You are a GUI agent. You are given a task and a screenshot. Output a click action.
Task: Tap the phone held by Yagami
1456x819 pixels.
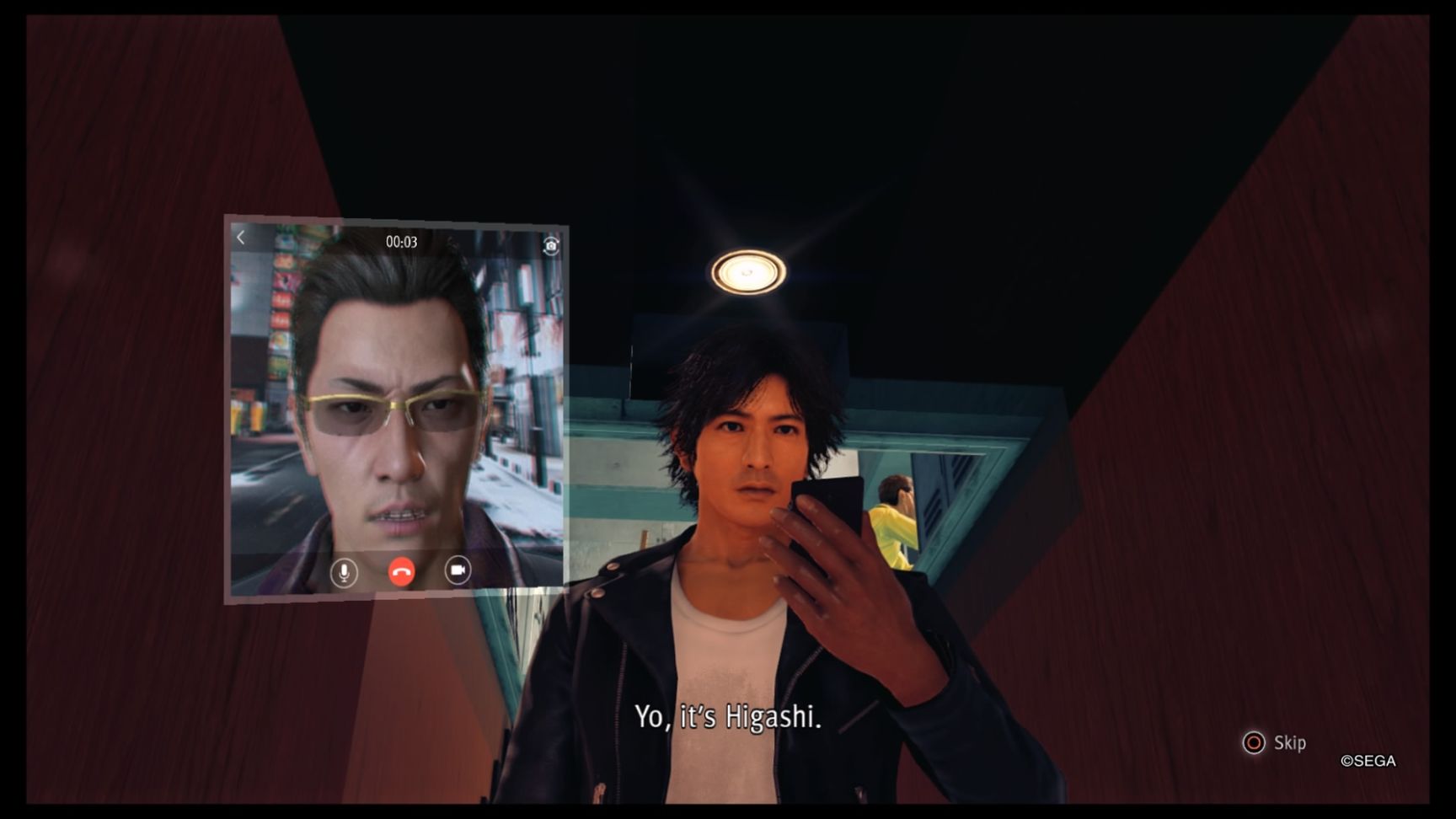click(x=827, y=506)
